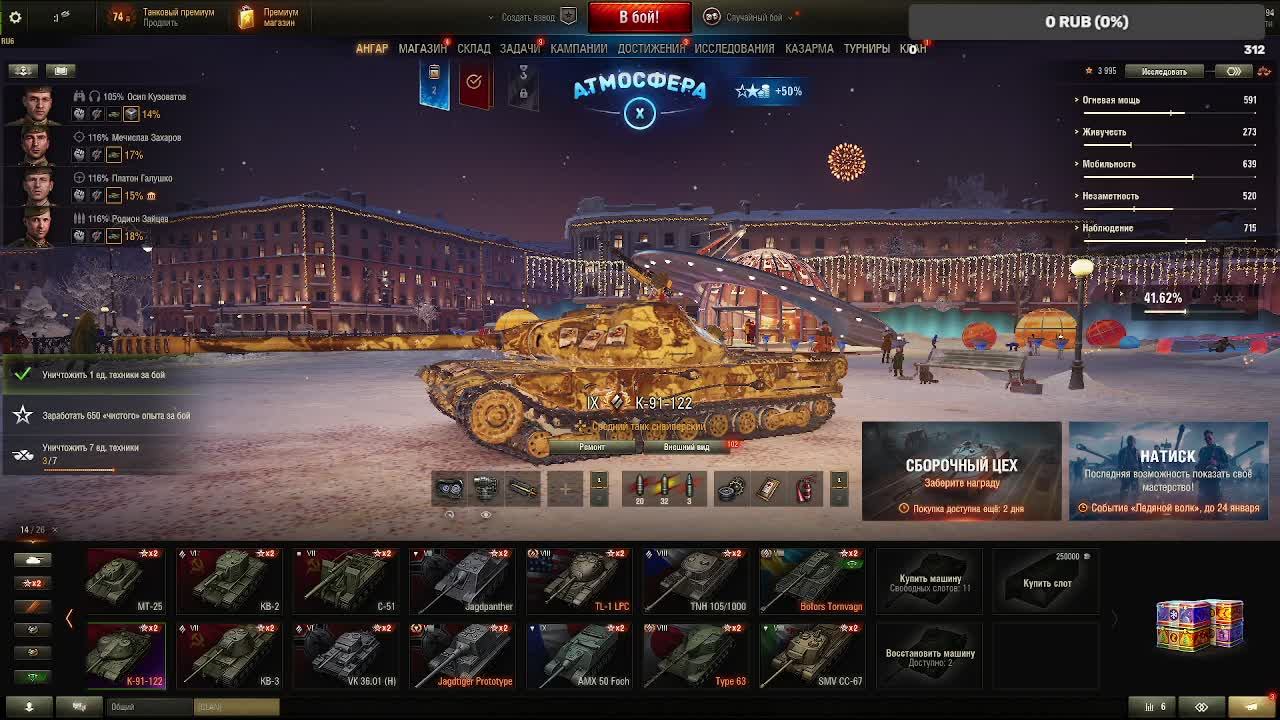Close the Атмосфера panel with X
Viewport: 1280px width, 720px height.
640,113
